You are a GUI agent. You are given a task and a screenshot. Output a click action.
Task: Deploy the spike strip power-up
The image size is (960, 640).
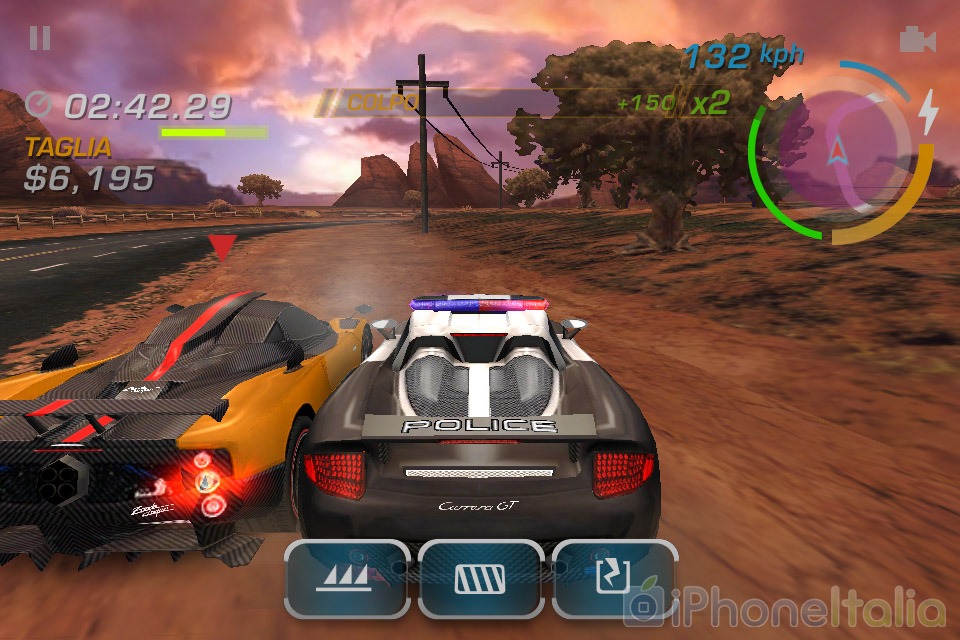click(346, 579)
